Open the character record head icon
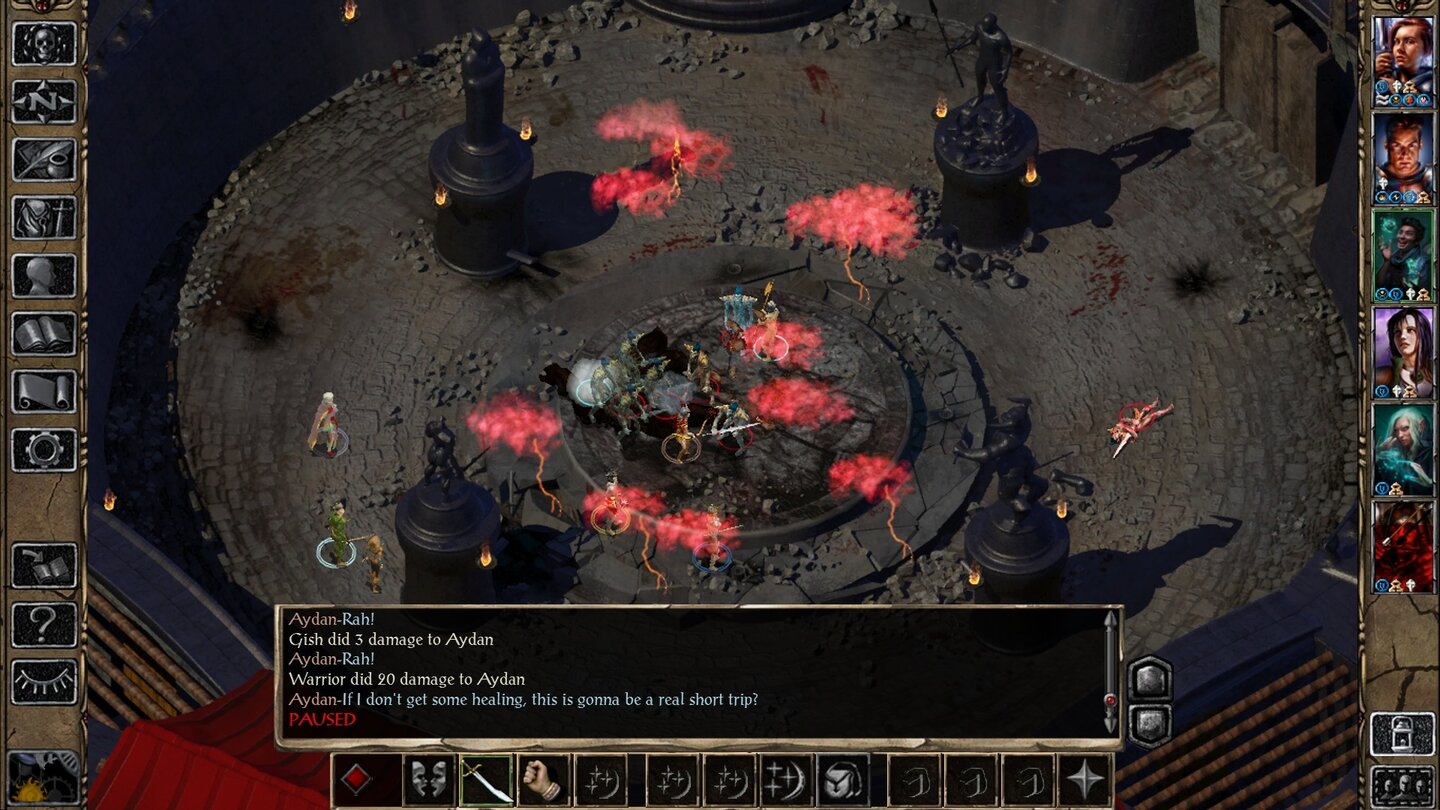This screenshot has width=1440, height=810. pos(44,275)
